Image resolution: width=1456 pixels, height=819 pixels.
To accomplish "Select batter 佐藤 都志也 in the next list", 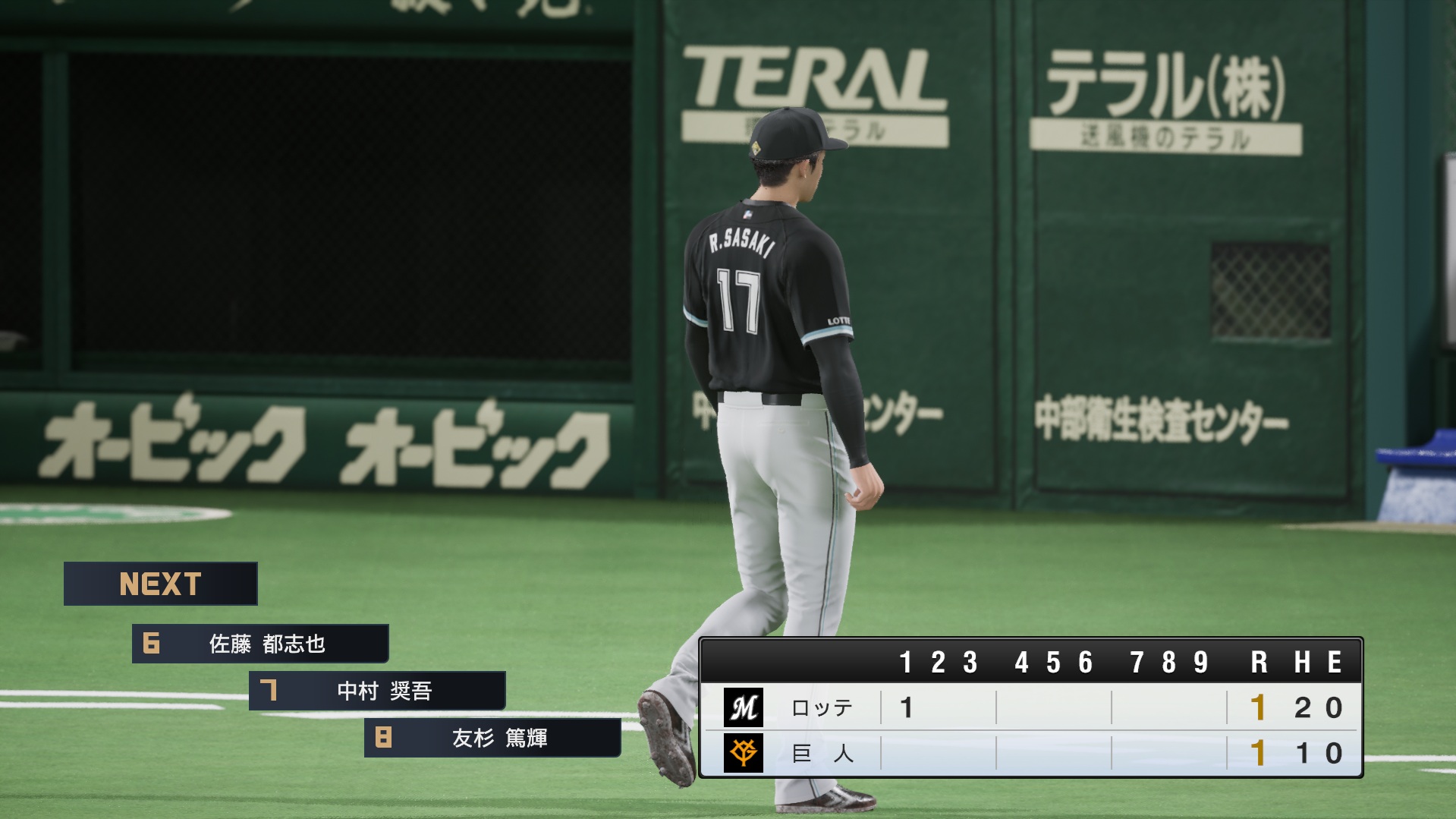I will (260, 644).
